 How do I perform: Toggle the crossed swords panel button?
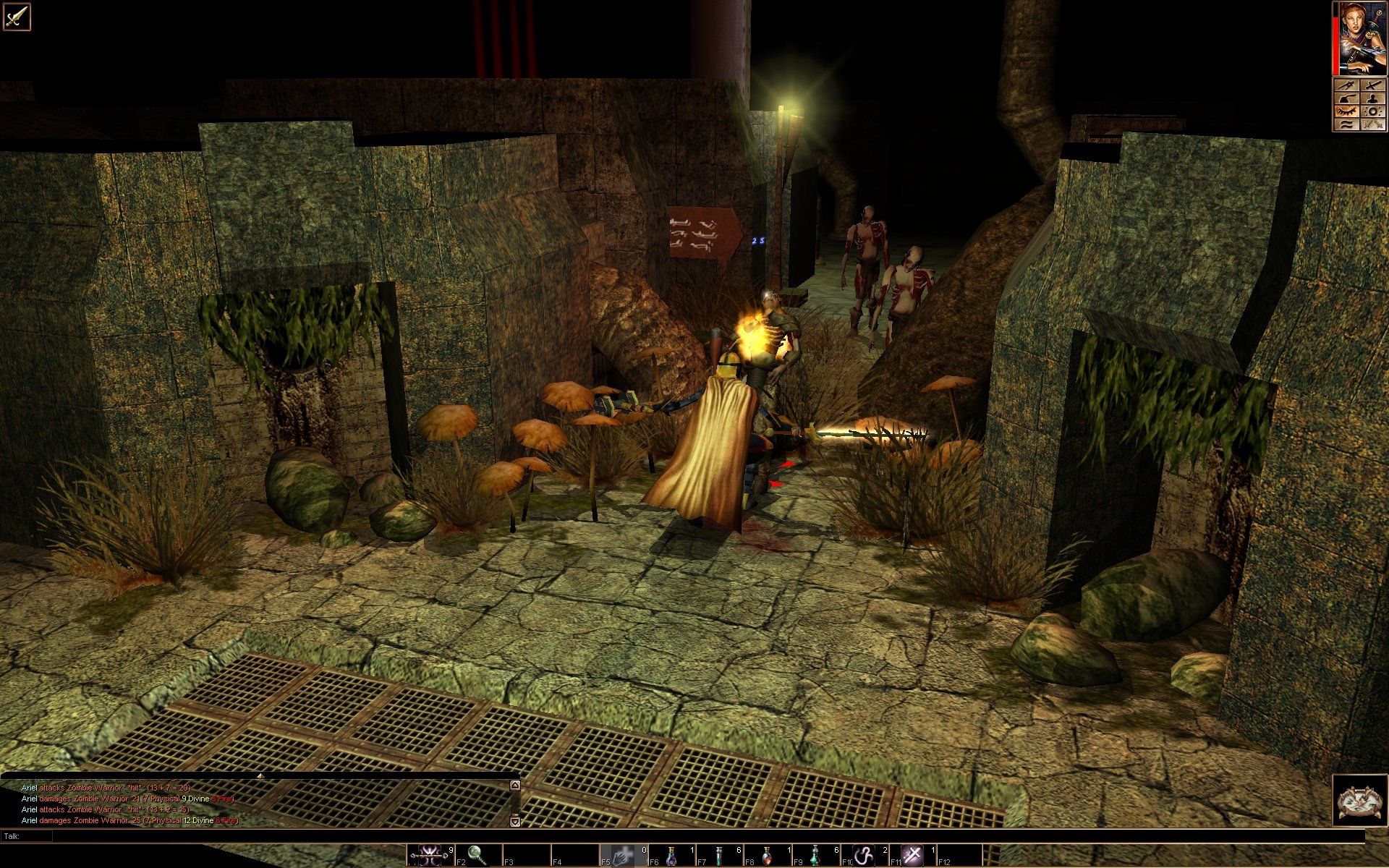coord(1373,124)
